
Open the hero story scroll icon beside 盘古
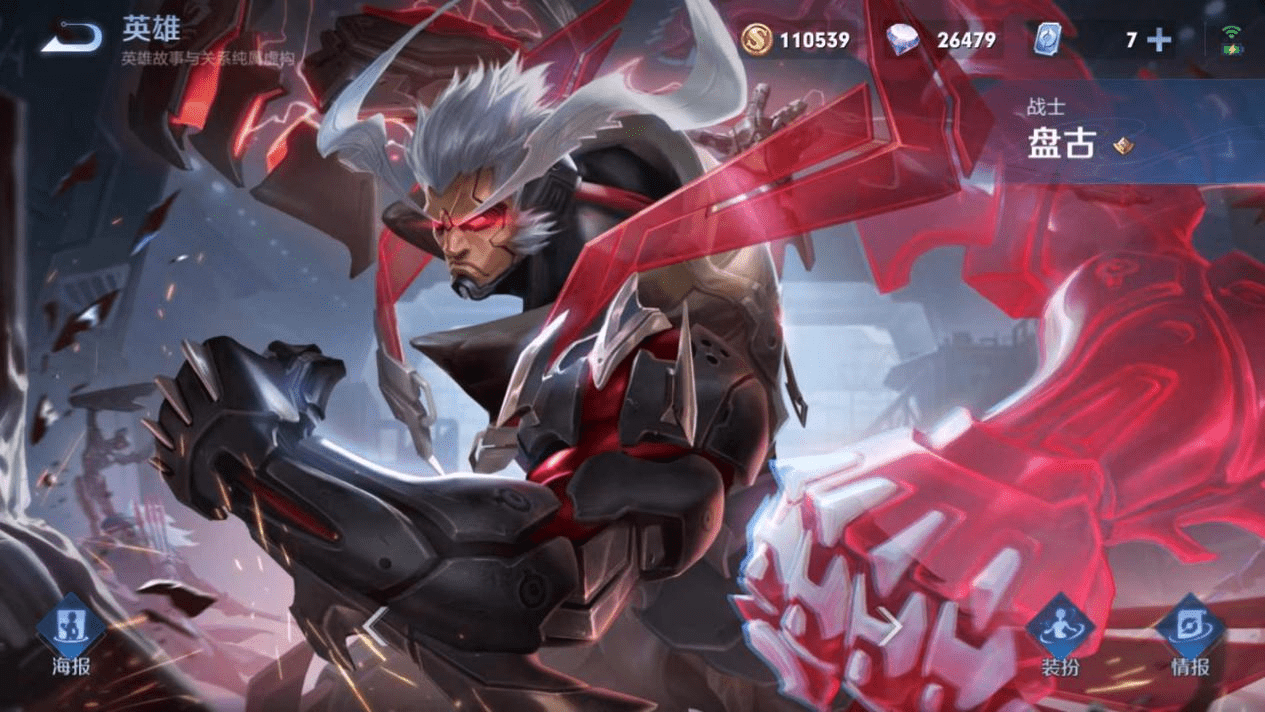tap(1123, 146)
